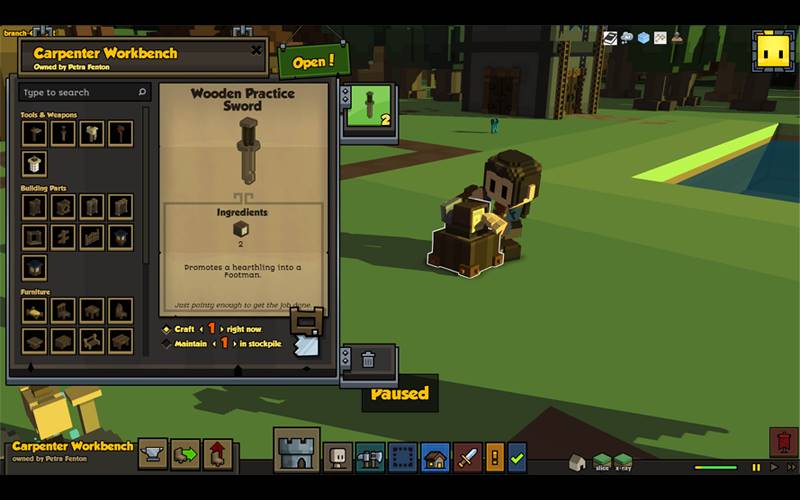Image resolution: width=800 pixels, height=500 pixels.
Task: Click the trash can to delete order
Action: [x=368, y=359]
